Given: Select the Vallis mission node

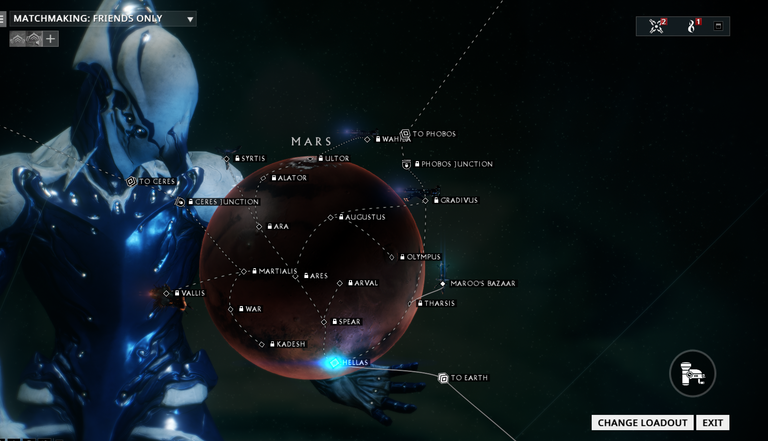Looking at the screenshot, I should click(x=167, y=293).
